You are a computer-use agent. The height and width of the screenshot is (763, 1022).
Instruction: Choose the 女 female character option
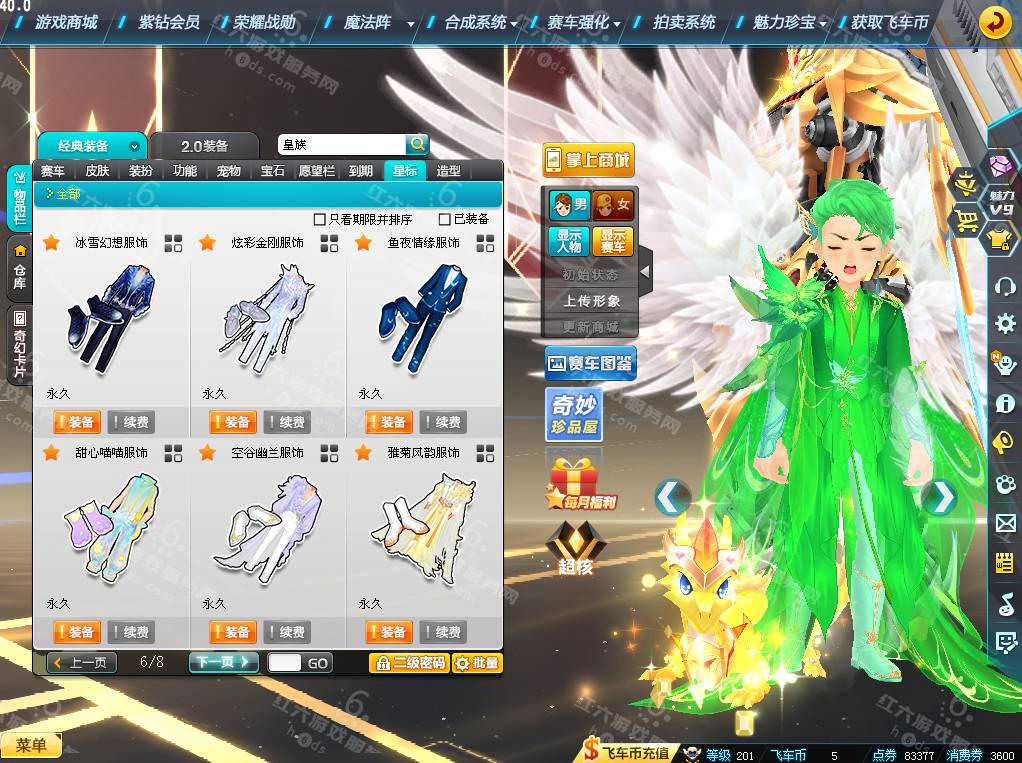[614, 206]
